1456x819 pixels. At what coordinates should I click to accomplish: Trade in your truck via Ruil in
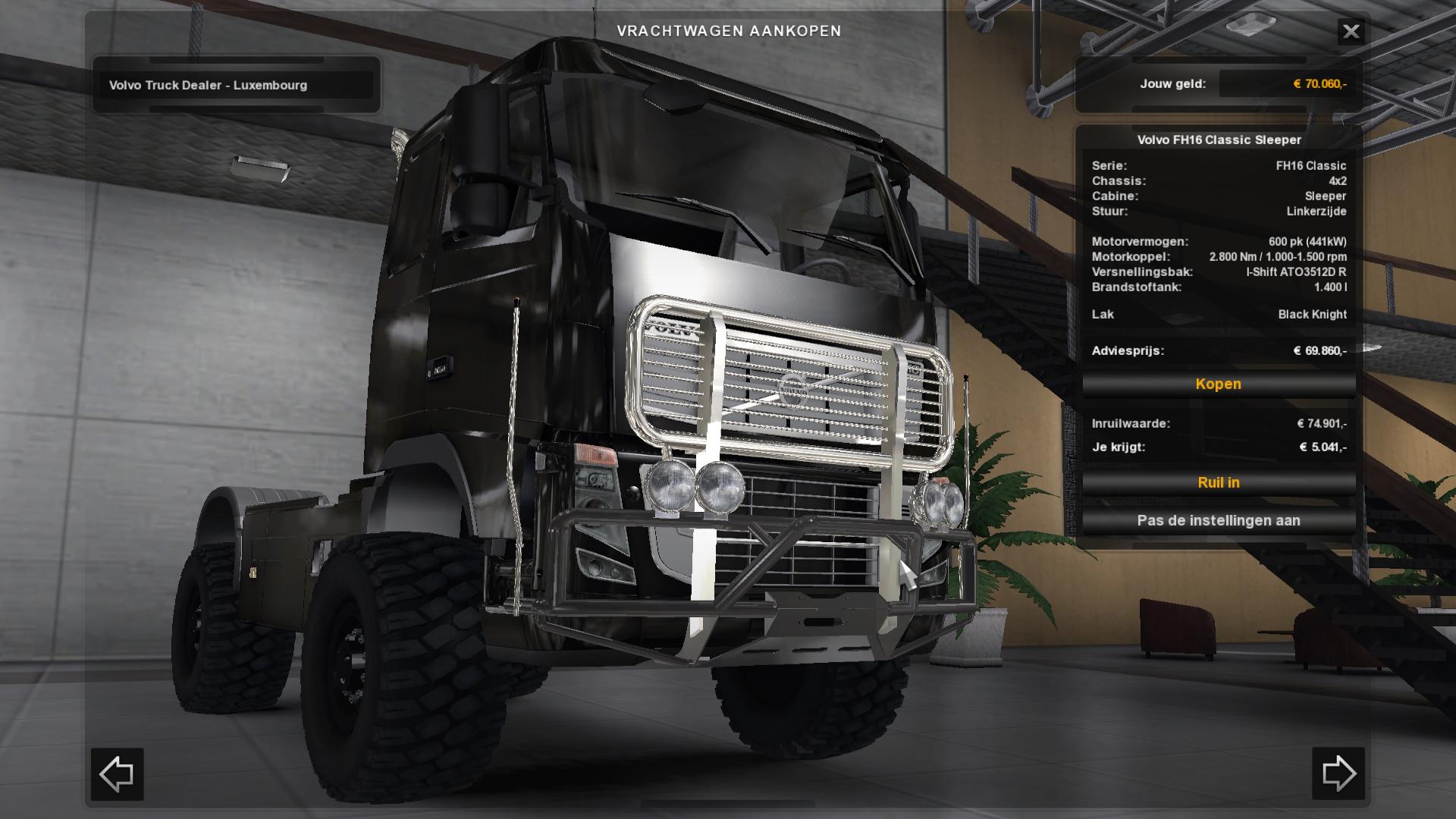[x=1218, y=483]
